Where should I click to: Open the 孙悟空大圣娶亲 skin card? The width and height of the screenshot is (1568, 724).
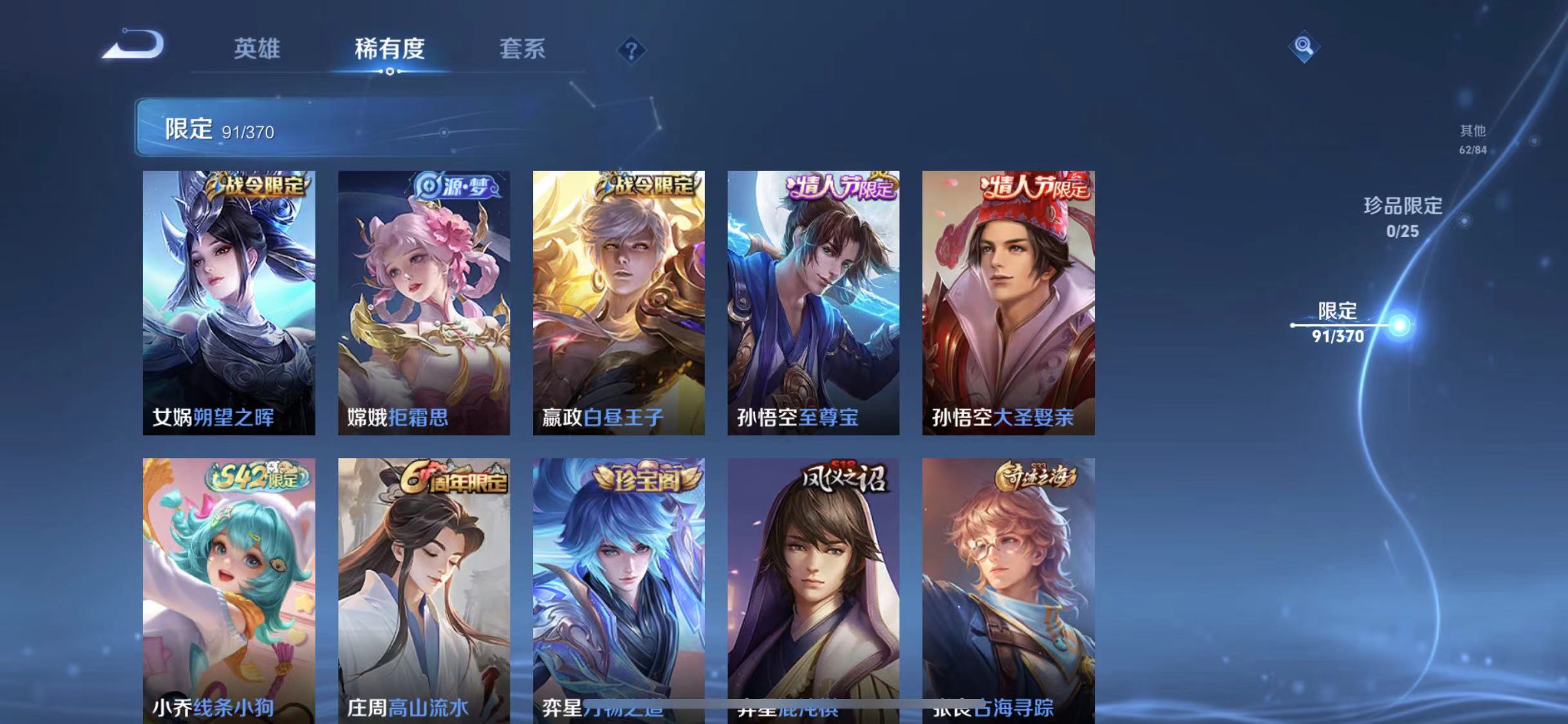pyautogui.click(x=1007, y=302)
